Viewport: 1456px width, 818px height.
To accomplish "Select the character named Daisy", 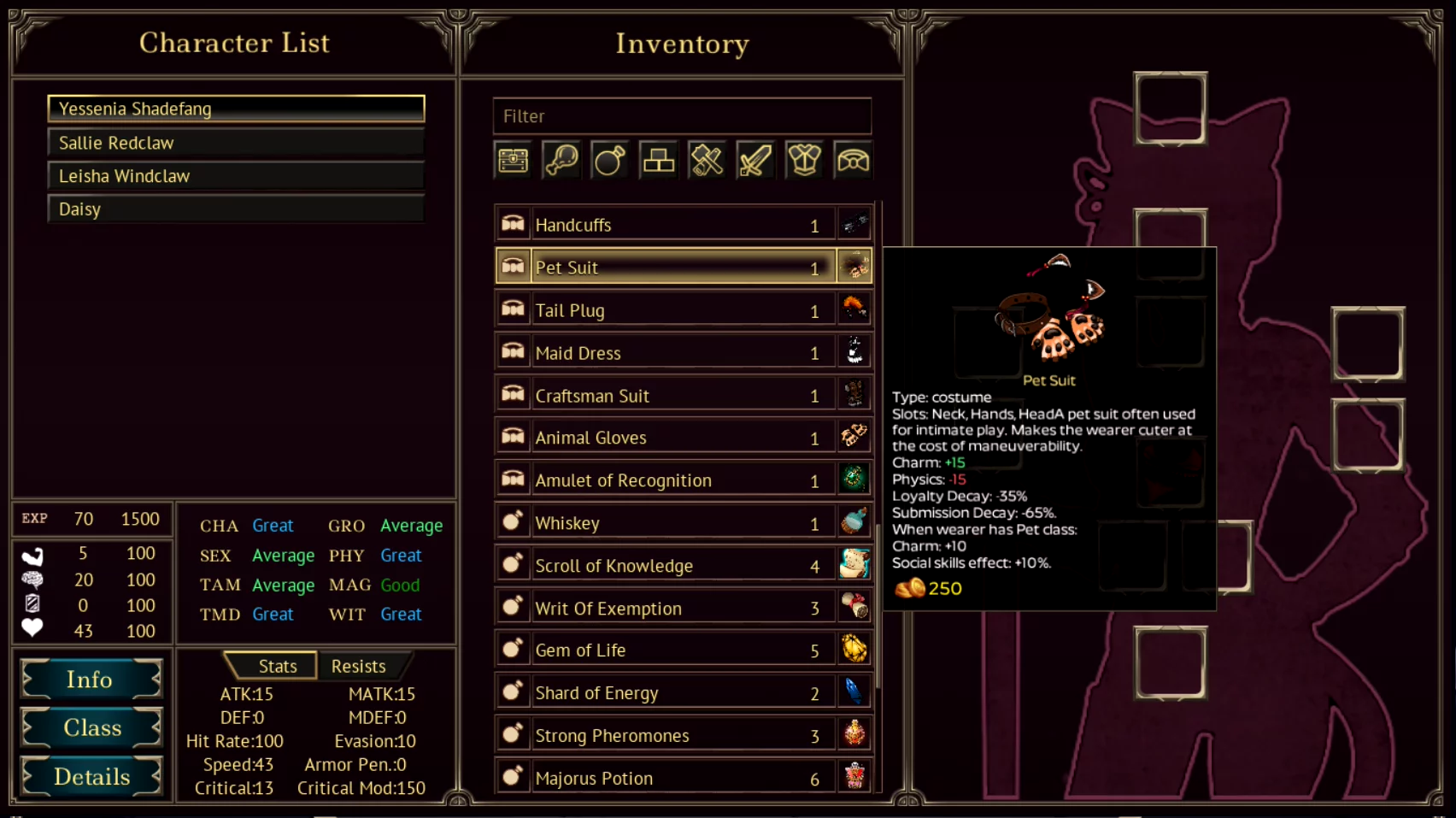I will pyautogui.click(x=236, y=209).
